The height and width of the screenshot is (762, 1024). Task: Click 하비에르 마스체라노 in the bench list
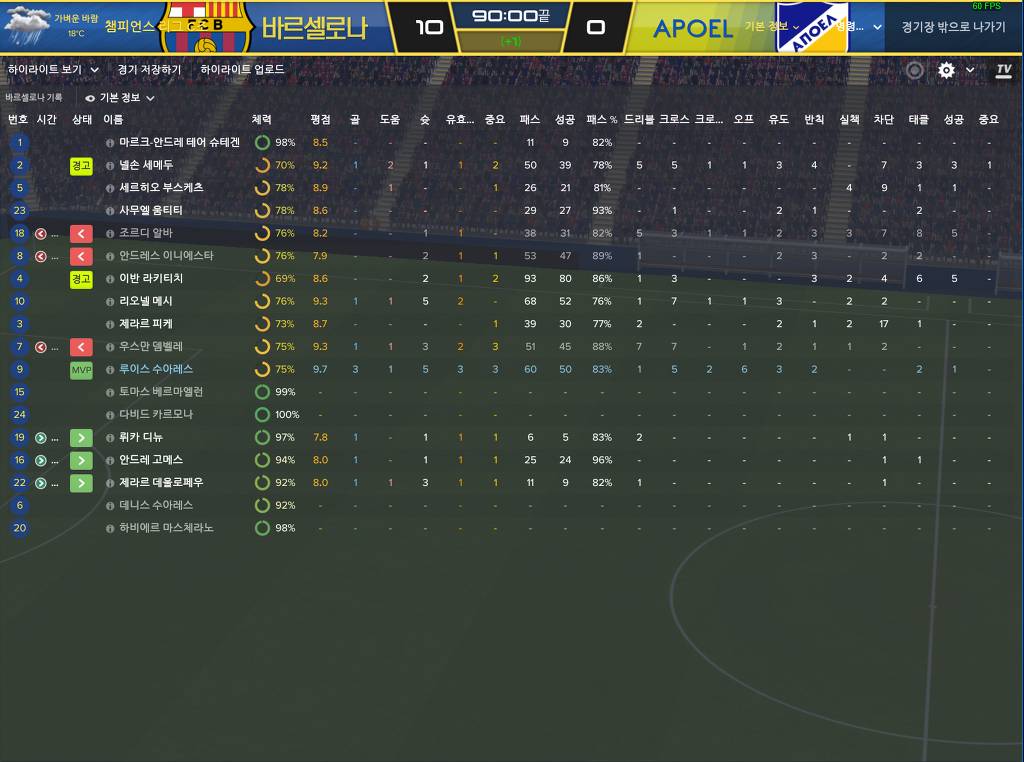(x=166, y=528)
